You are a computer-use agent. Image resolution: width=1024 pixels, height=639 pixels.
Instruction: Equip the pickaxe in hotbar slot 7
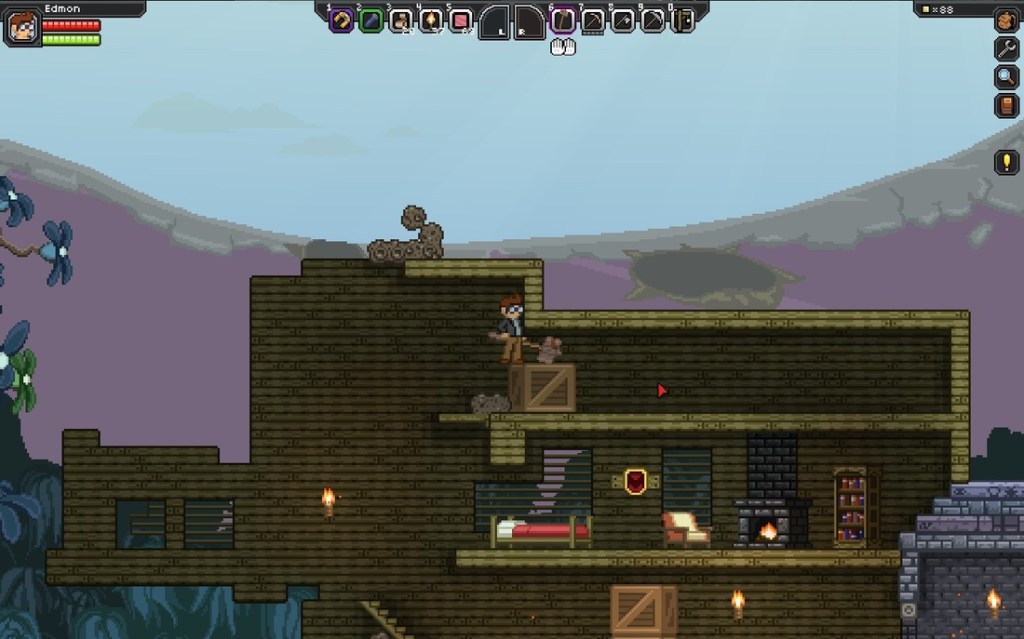point(593,20)
